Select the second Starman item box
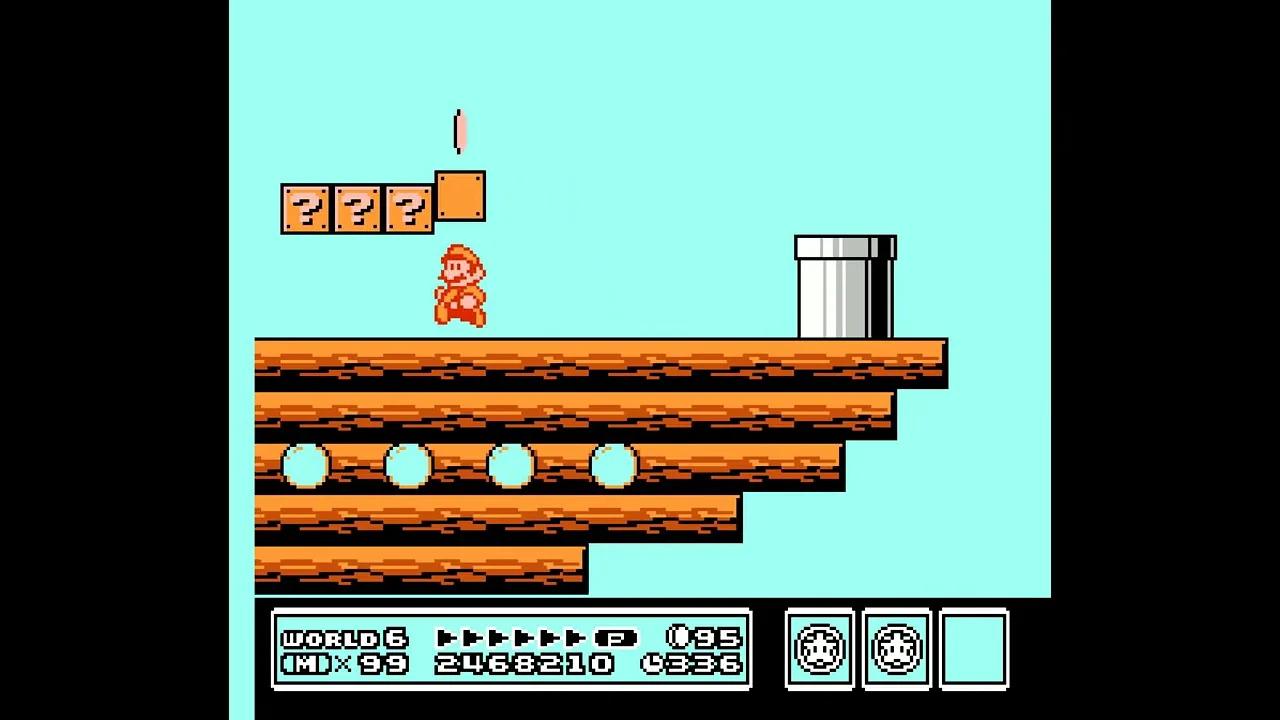 click(x=896, y=649)
